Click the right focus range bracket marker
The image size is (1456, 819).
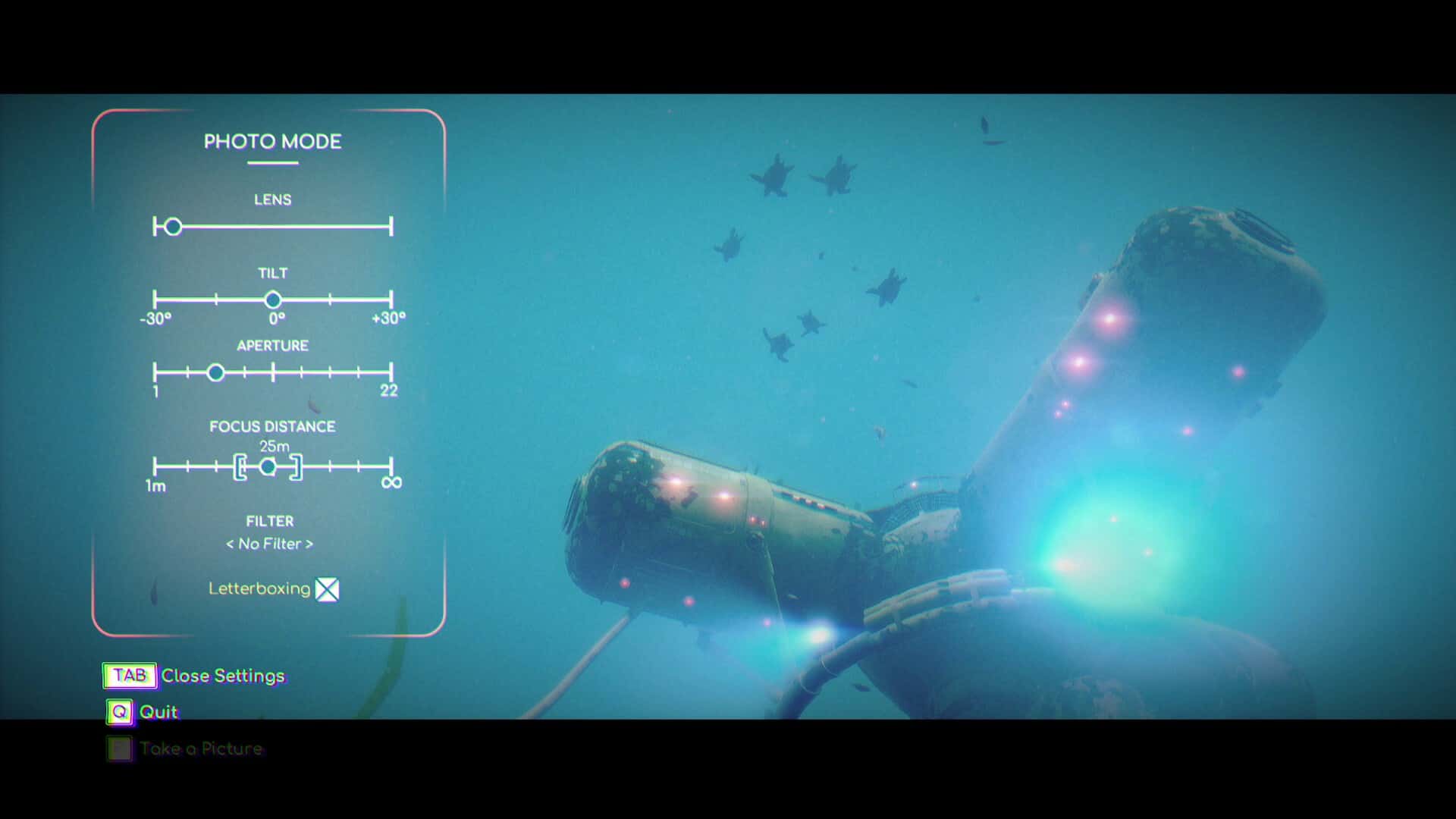(x=297, y=468)
